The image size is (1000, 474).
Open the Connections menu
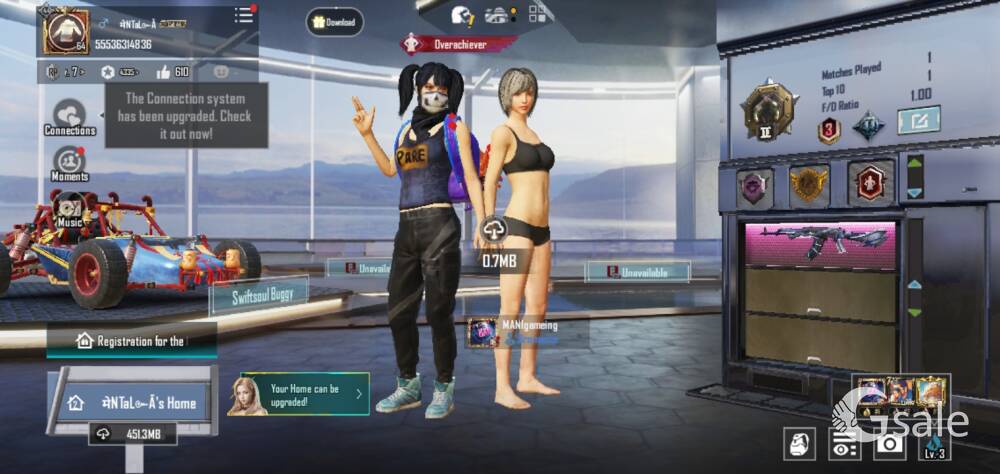70,117
